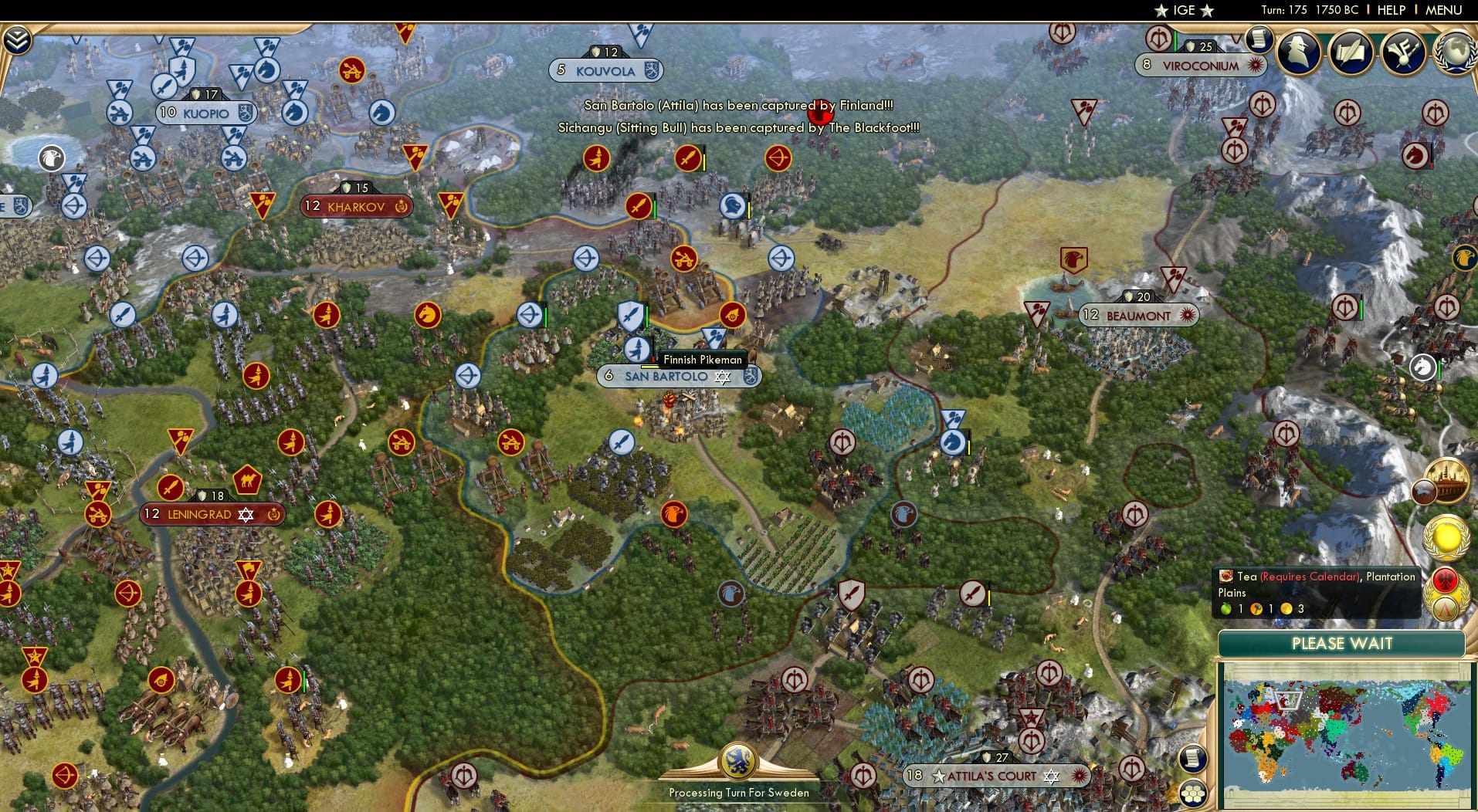Click the small scroll notification icon top-right
The height and width of the screenshot is (812, 1478).
[1259, 37]
